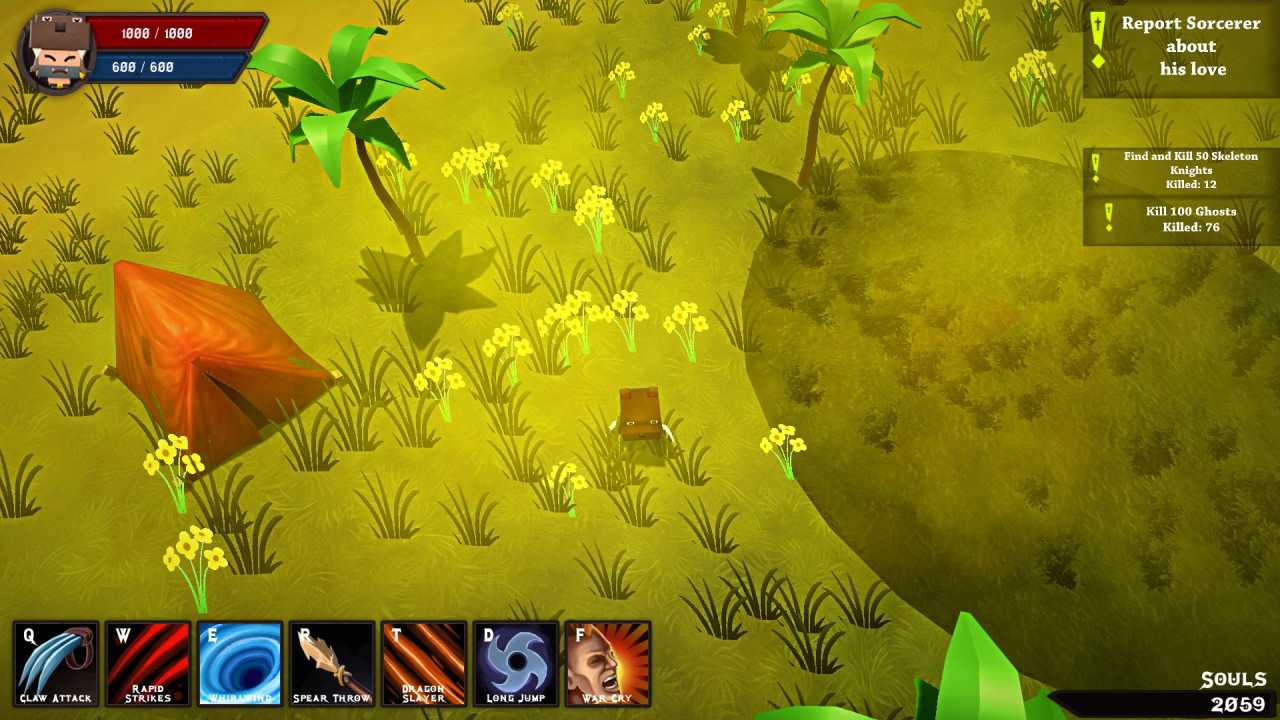Activate the Dragon Slayer ability
1280x720 pixels.
pos(424,664)
